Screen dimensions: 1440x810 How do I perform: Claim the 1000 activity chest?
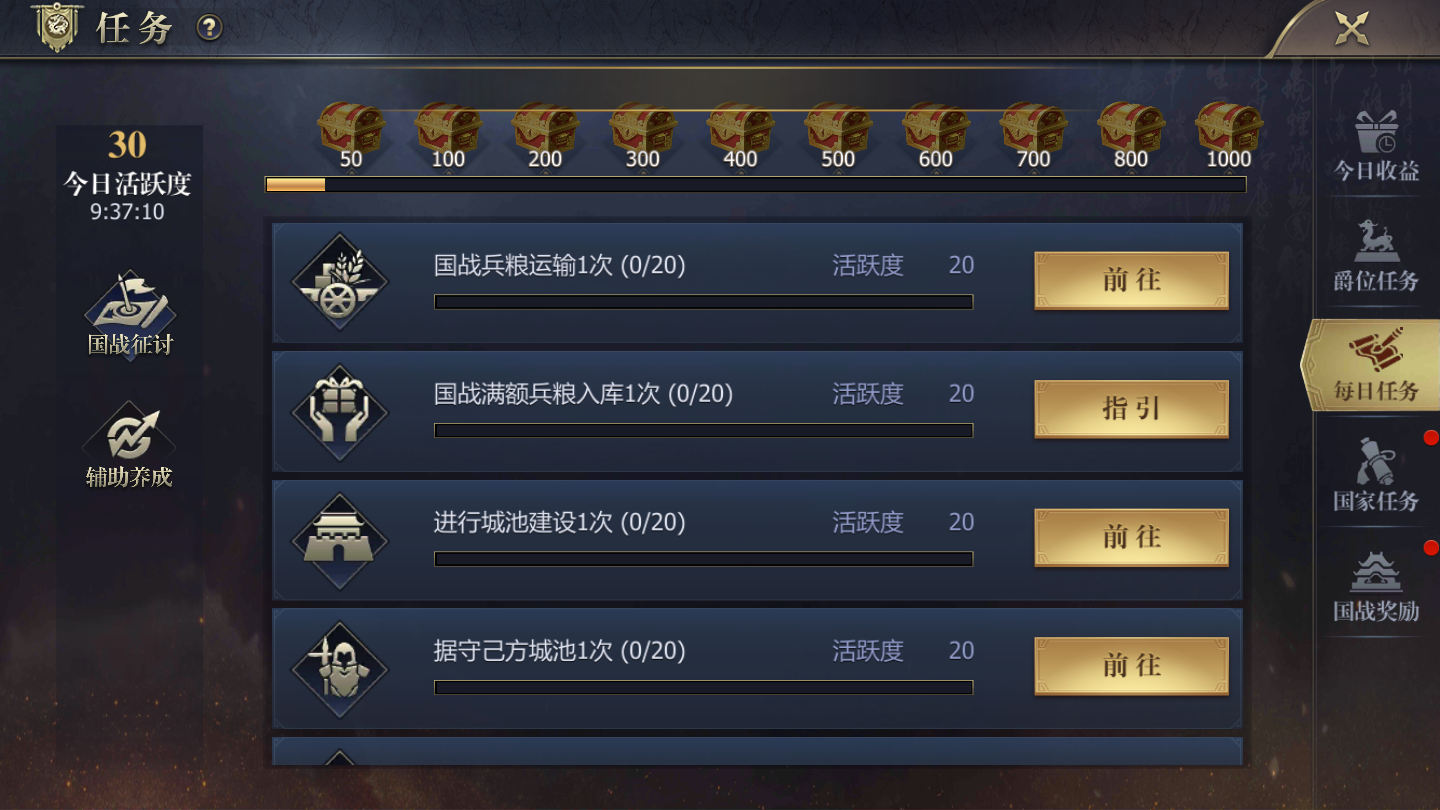click(x=1228, y=127)
